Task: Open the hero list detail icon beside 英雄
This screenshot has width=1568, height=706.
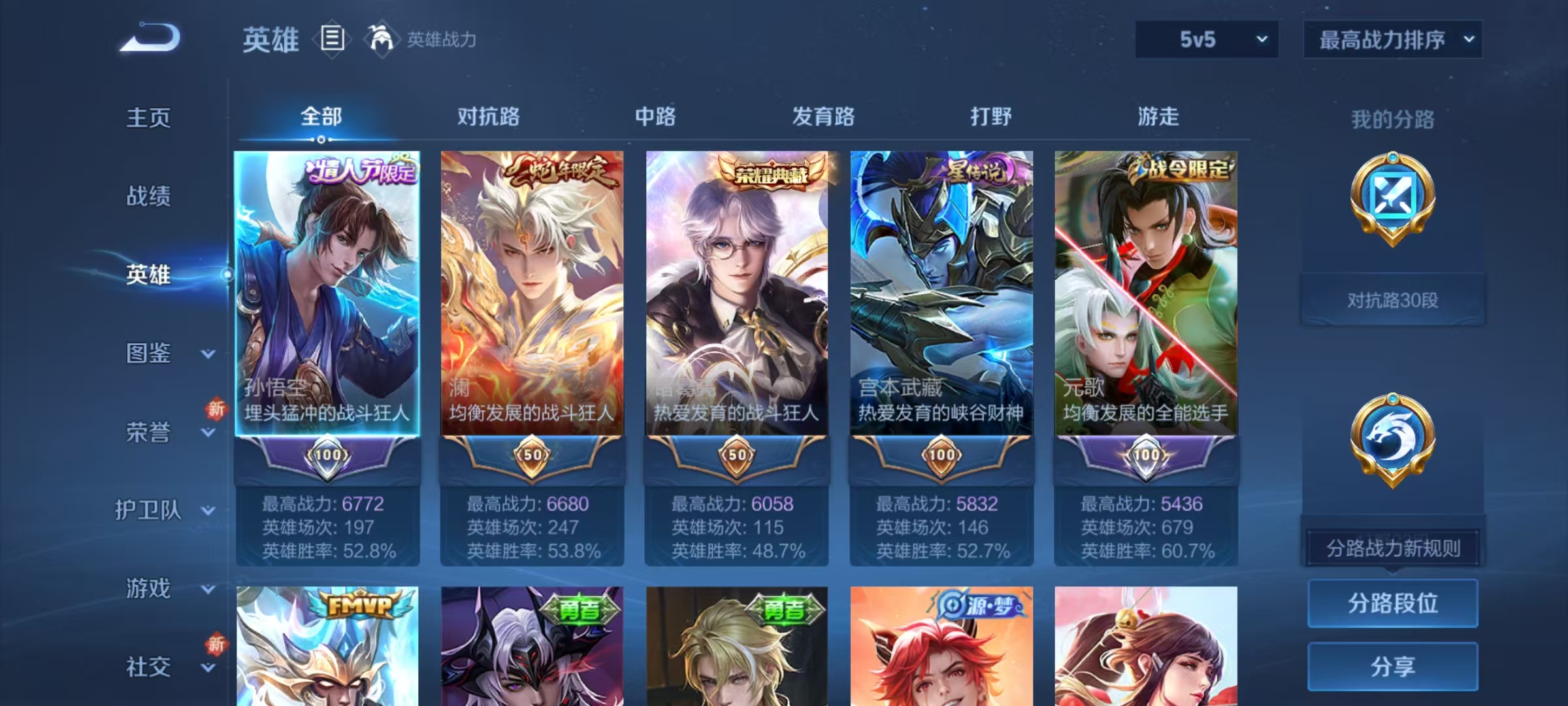Action: tap(332, 39)
